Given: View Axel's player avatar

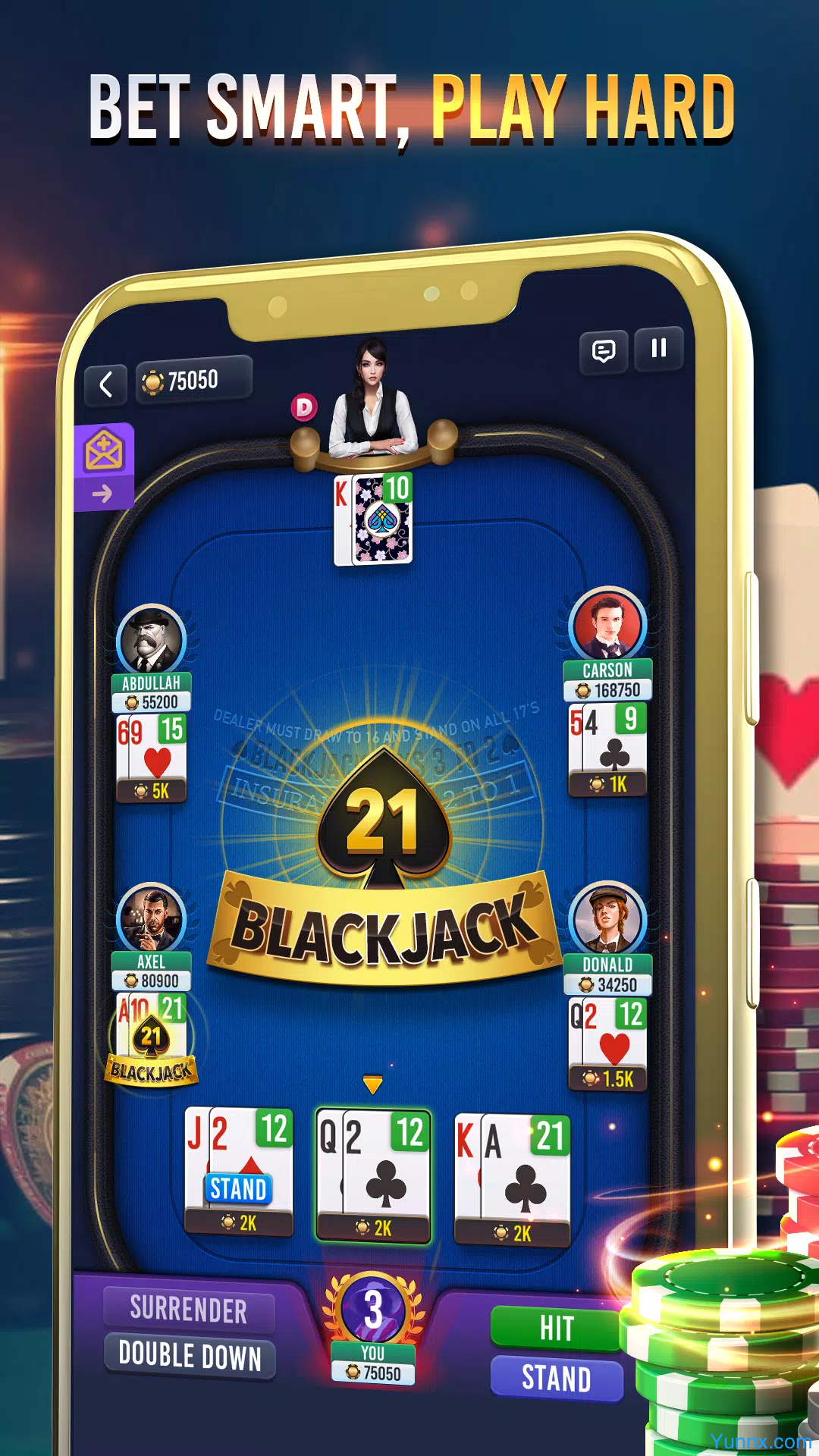Looking at the screenshot, I should coord(152,919).
